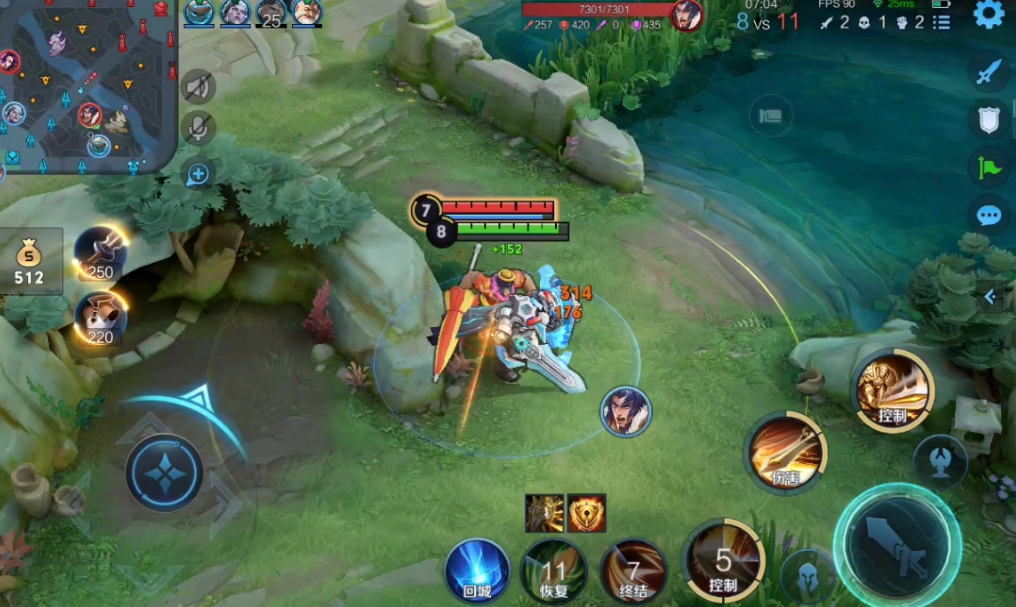The width and height of the screenshot is (1016, 607).
Task: Send the sword attack signal
Action: (x=988, y=72)
